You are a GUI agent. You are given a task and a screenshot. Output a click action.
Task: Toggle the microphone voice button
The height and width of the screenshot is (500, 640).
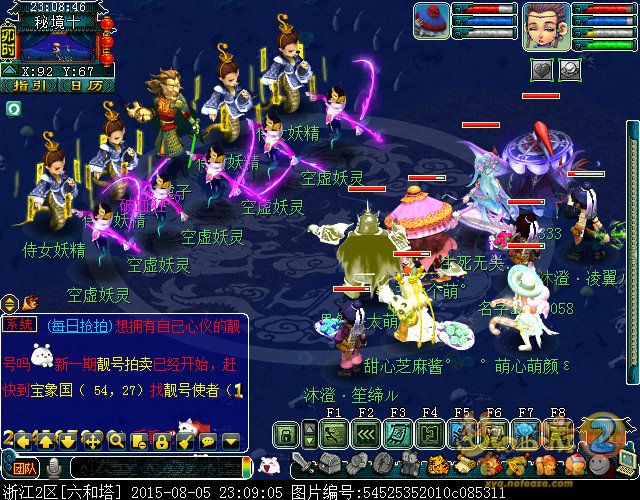point(53,467)
